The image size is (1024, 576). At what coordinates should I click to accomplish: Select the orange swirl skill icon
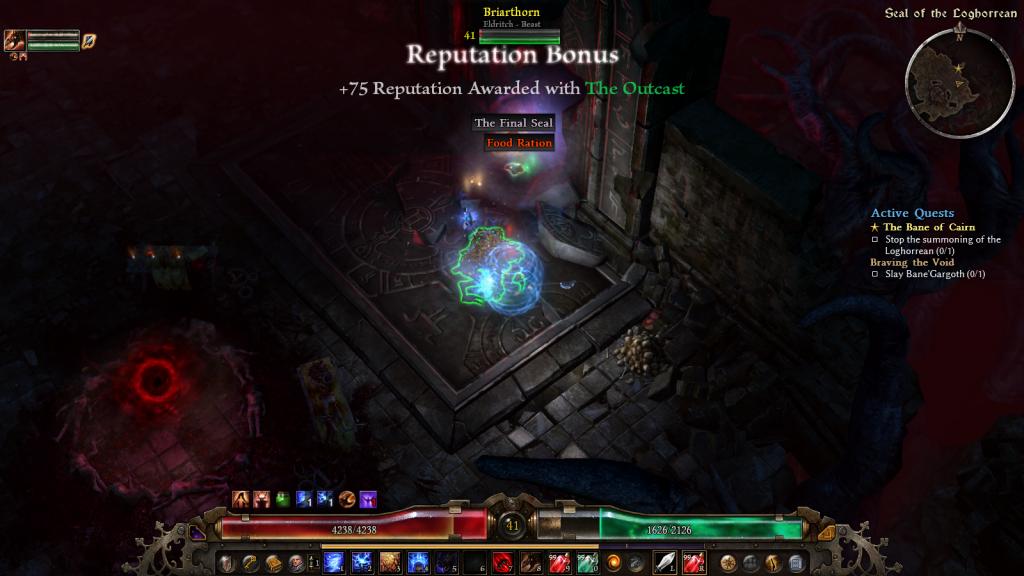click(614, 562)
